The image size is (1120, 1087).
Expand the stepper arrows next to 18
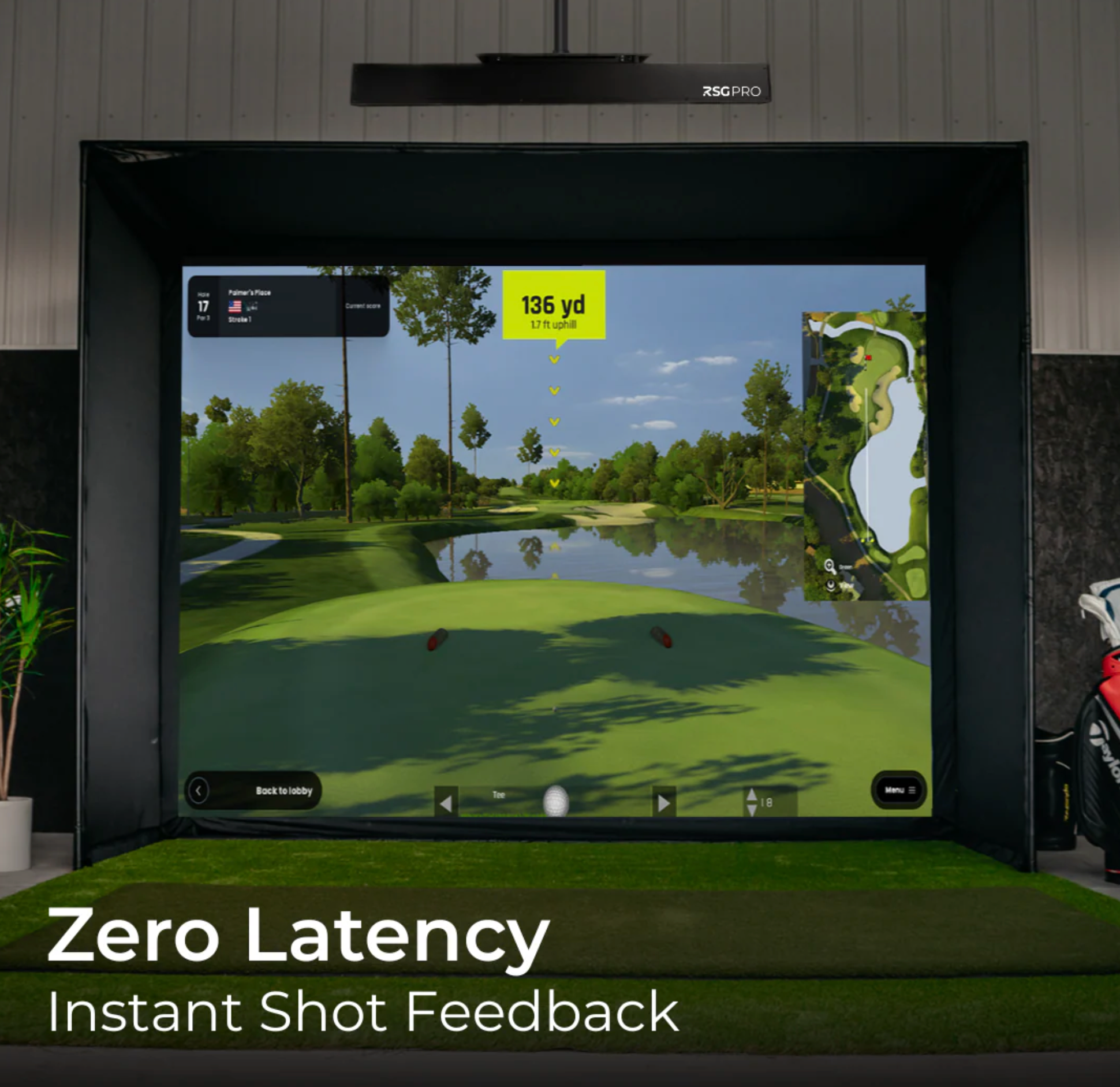pos(752,802)
